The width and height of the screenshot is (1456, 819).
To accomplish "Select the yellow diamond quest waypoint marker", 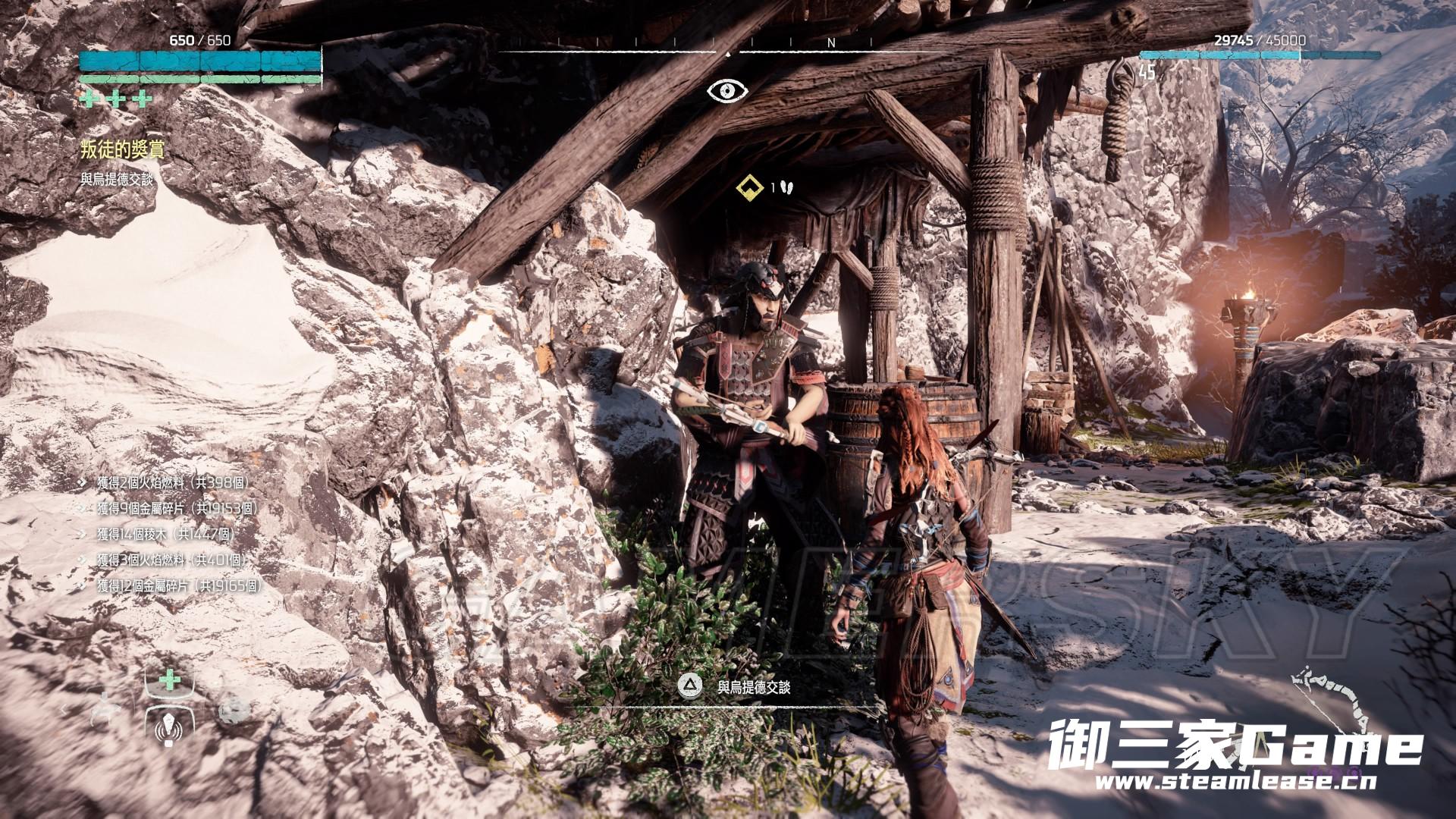I will tap(748, 187).
